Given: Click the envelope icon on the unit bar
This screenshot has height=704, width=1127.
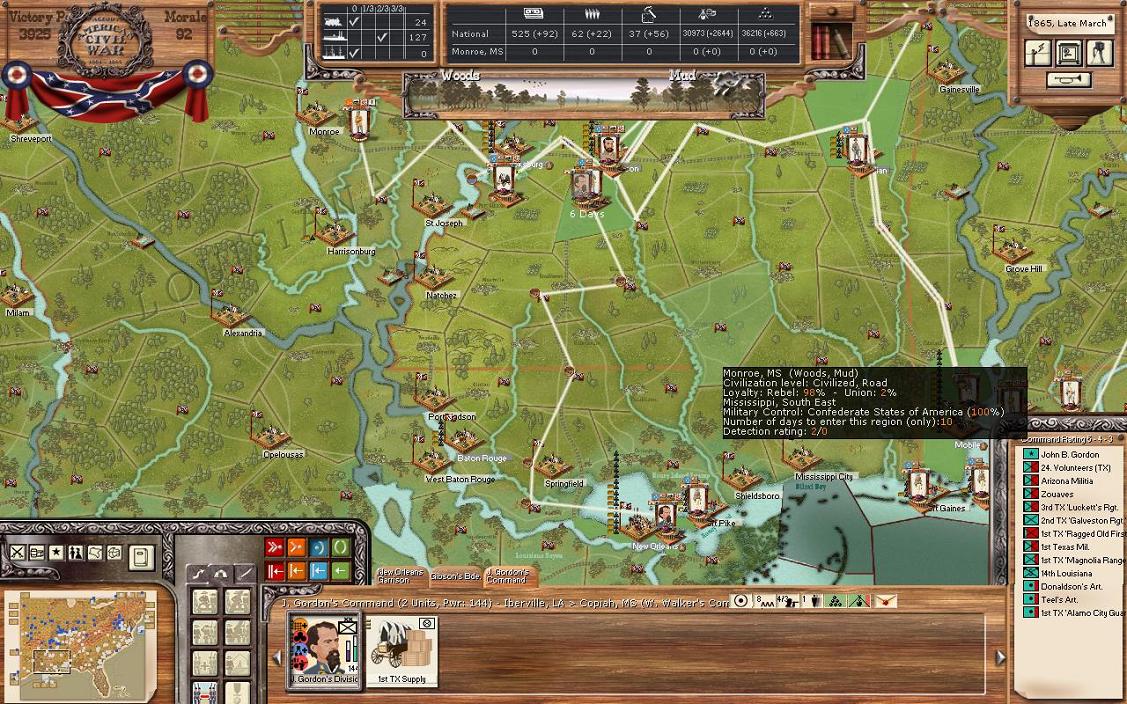Looking at the screenshot, I should pos(885,601).
